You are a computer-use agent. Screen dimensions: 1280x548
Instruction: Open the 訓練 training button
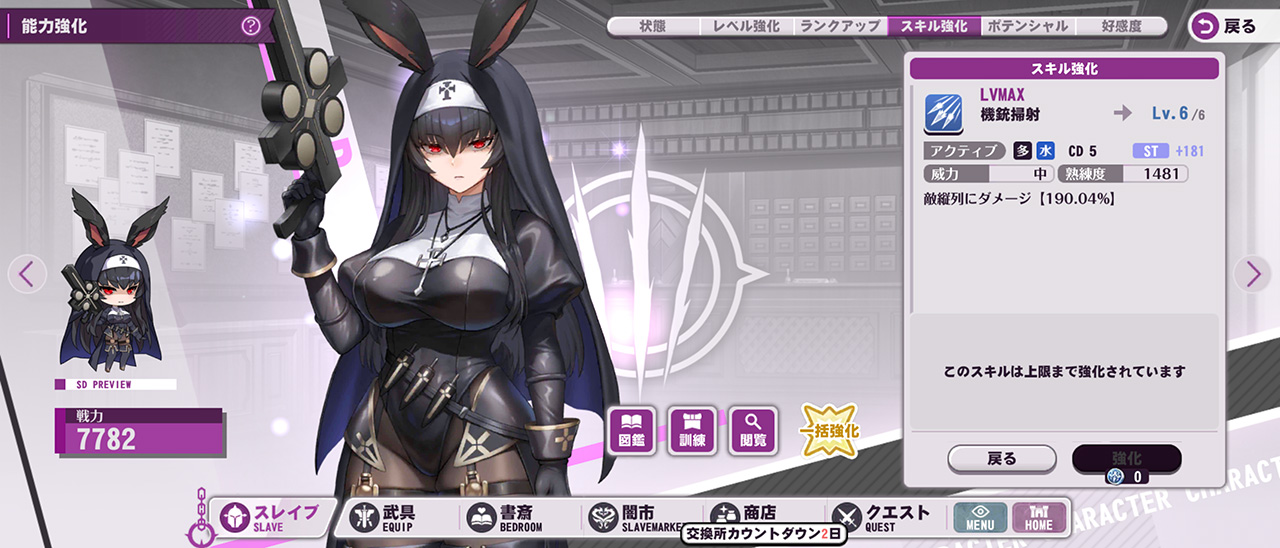coord(692,430)
